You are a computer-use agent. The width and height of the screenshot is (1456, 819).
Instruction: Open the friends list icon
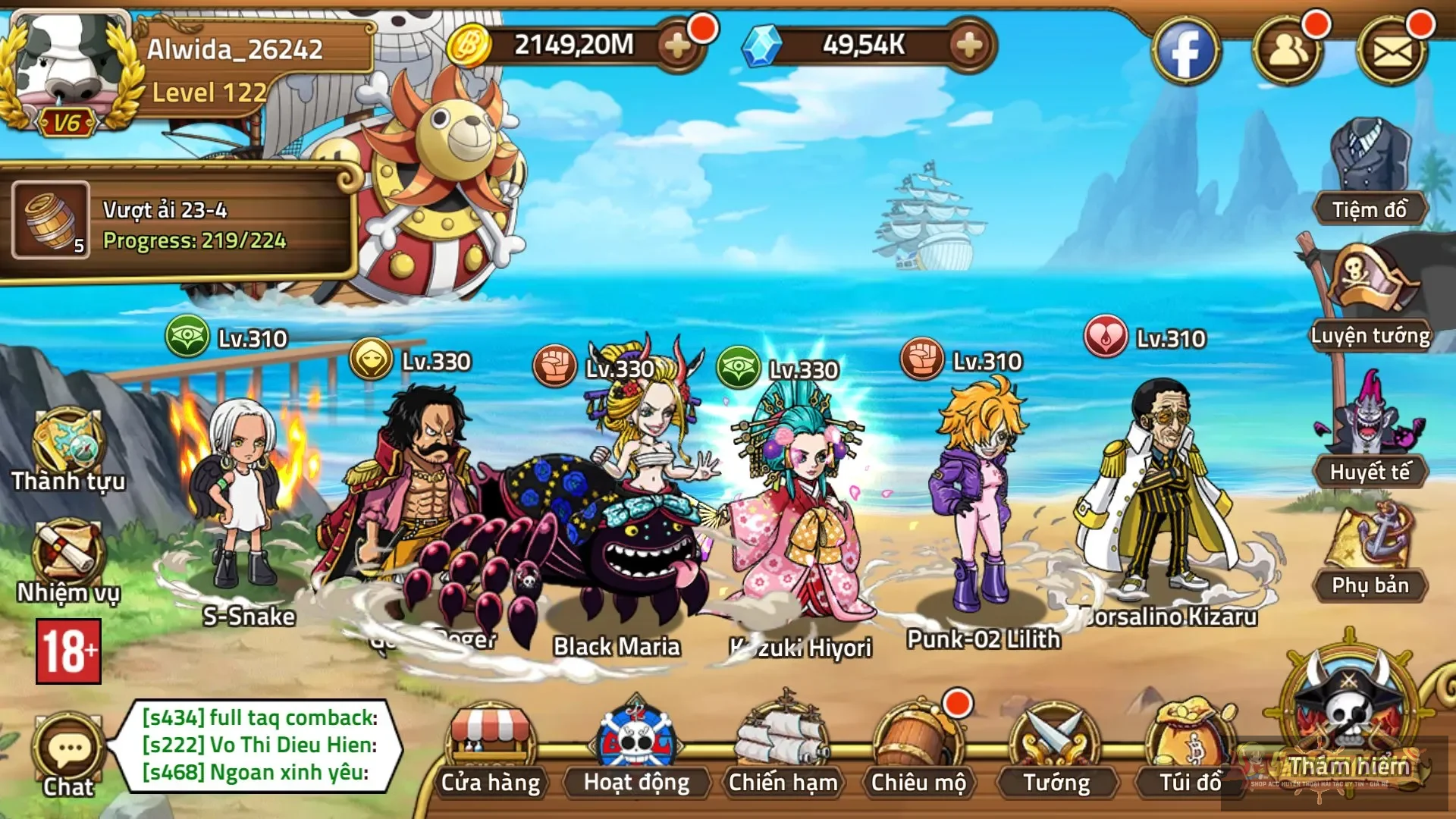point(1287,52)
